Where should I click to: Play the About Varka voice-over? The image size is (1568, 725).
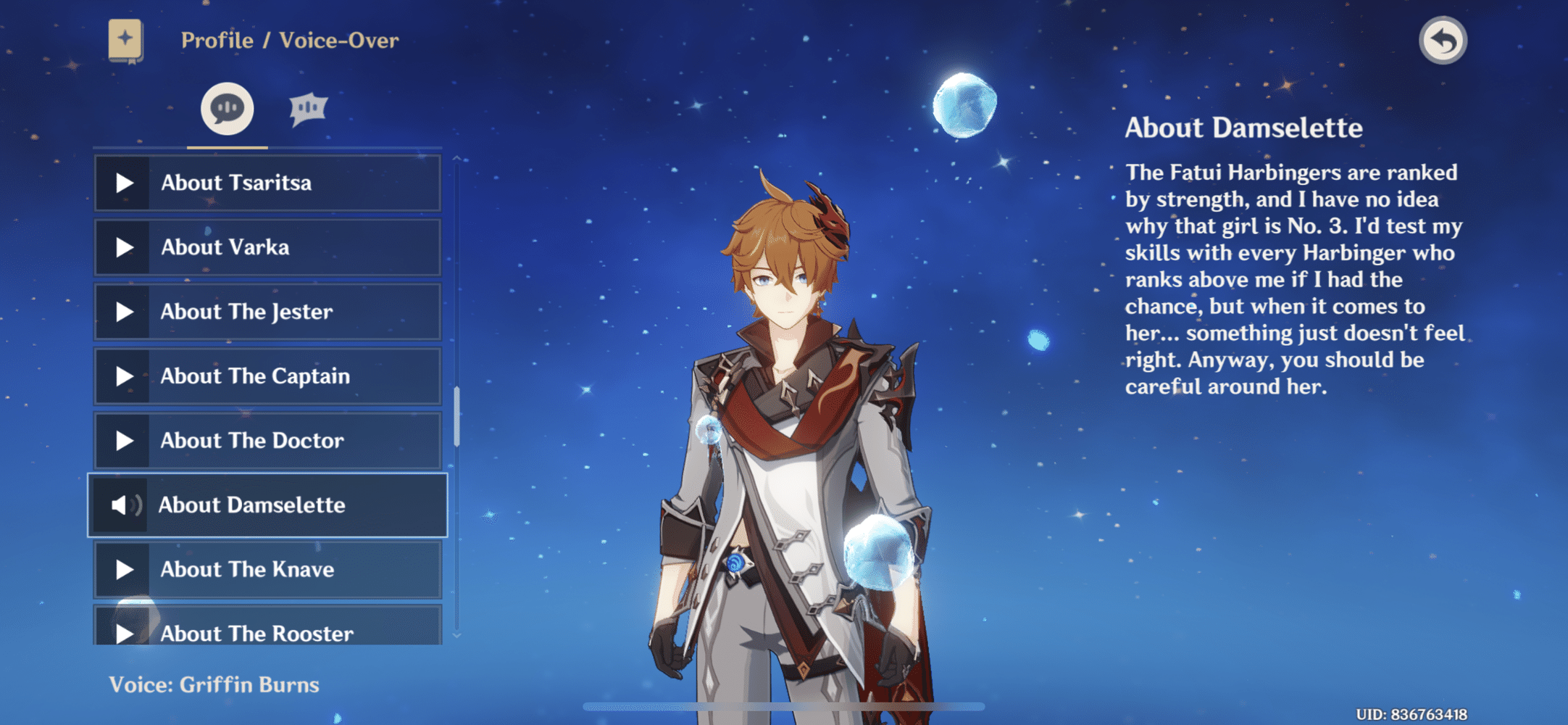point(267,247)
